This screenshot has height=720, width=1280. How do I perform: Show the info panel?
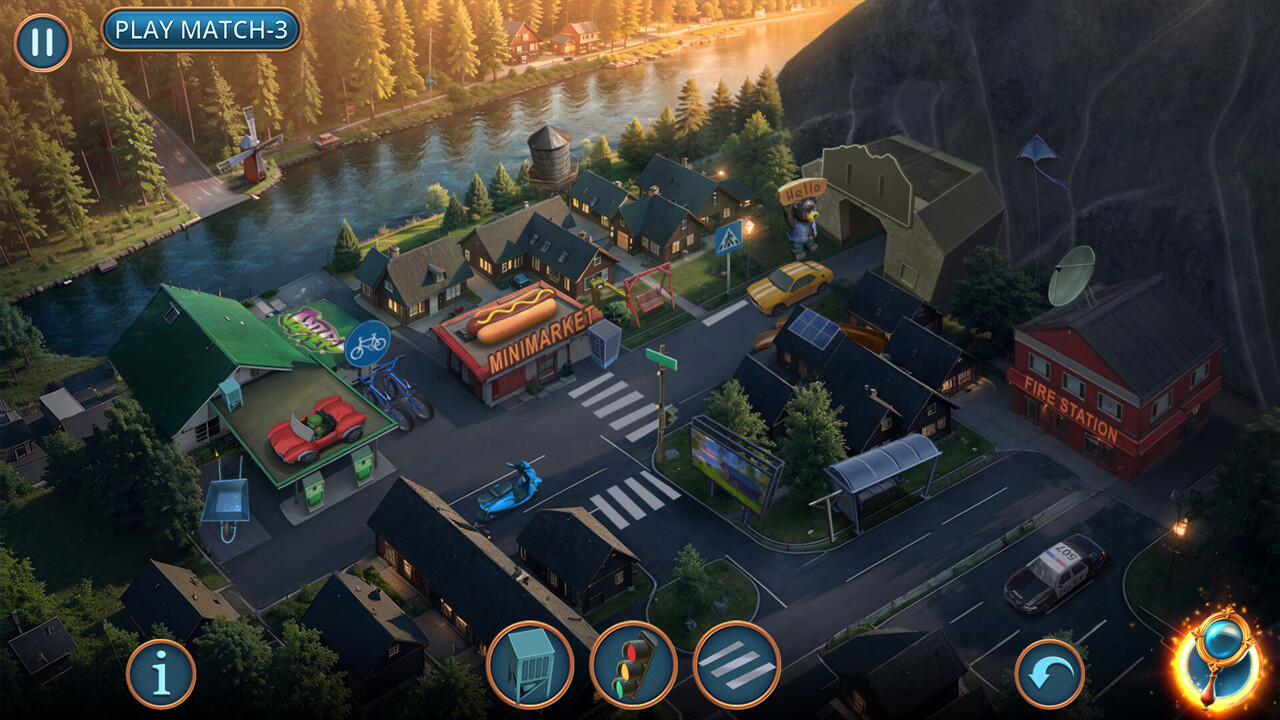pos(161,674)
